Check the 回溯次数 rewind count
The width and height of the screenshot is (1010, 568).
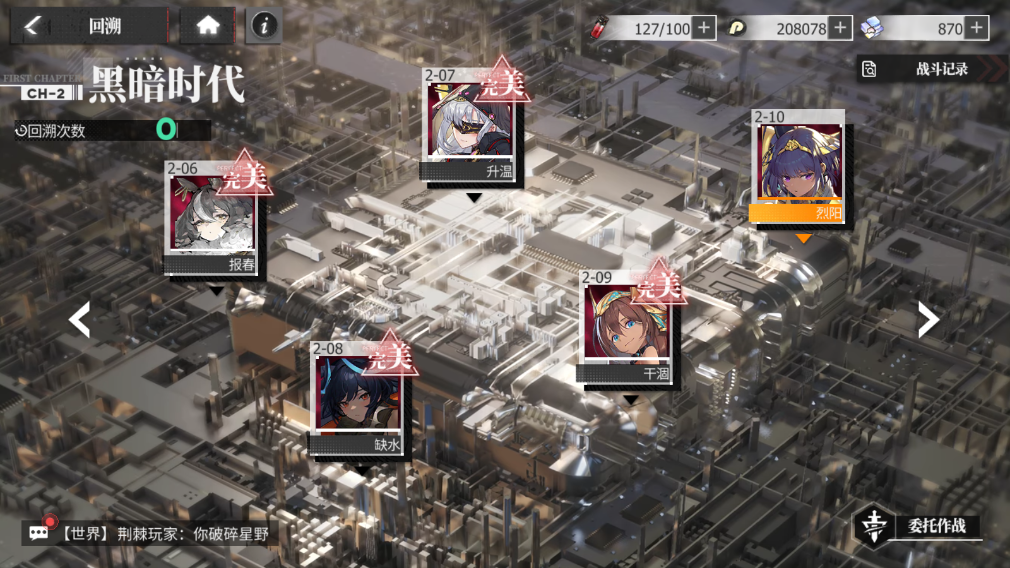pos(110,130)
